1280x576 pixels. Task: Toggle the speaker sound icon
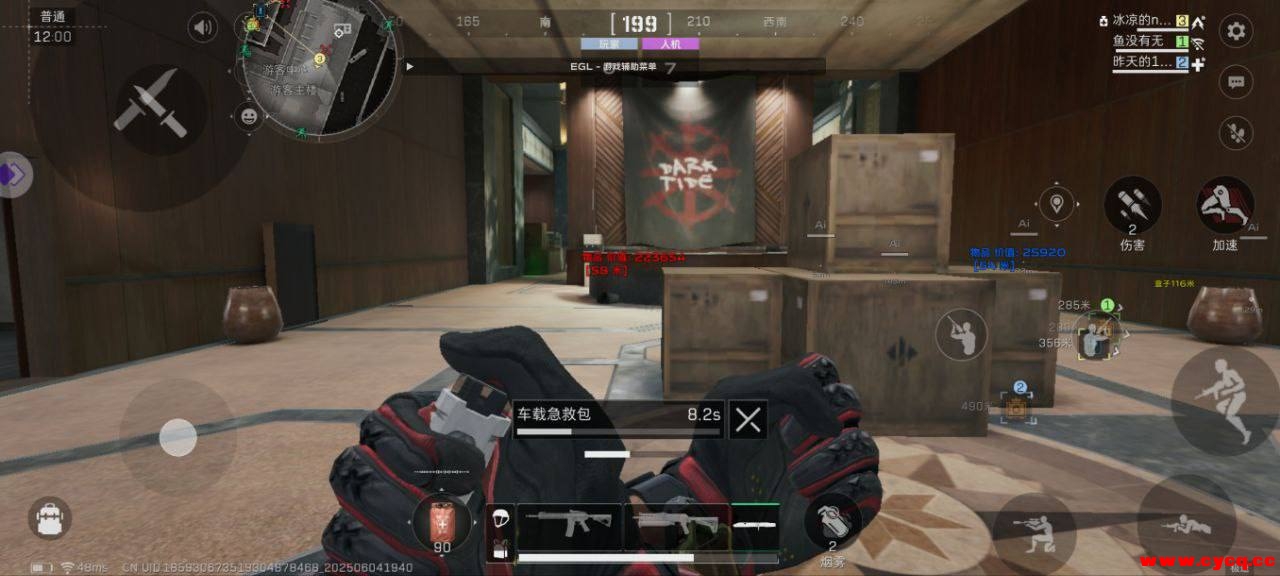coord(203,27)
